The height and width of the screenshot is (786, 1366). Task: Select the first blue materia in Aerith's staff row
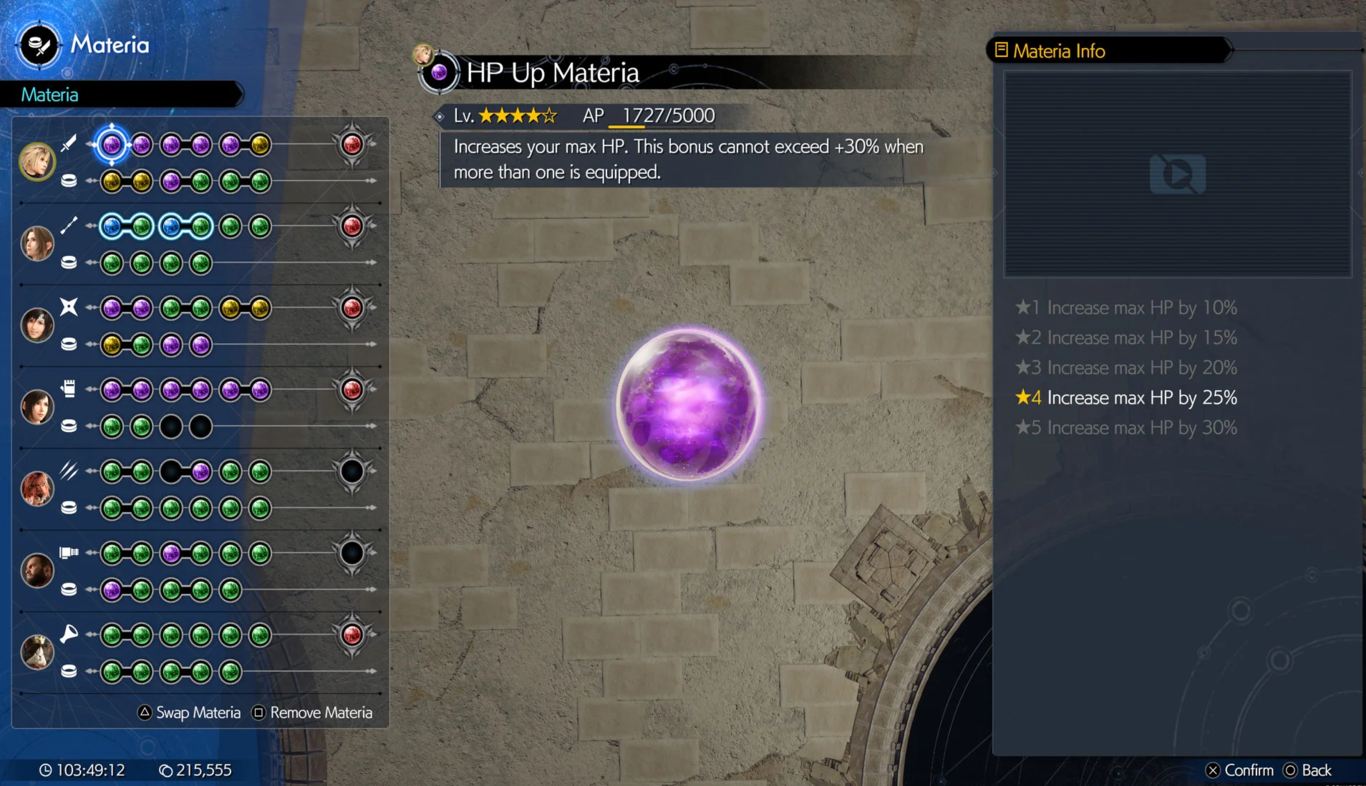pyautogui.click(x=112, y=227)
